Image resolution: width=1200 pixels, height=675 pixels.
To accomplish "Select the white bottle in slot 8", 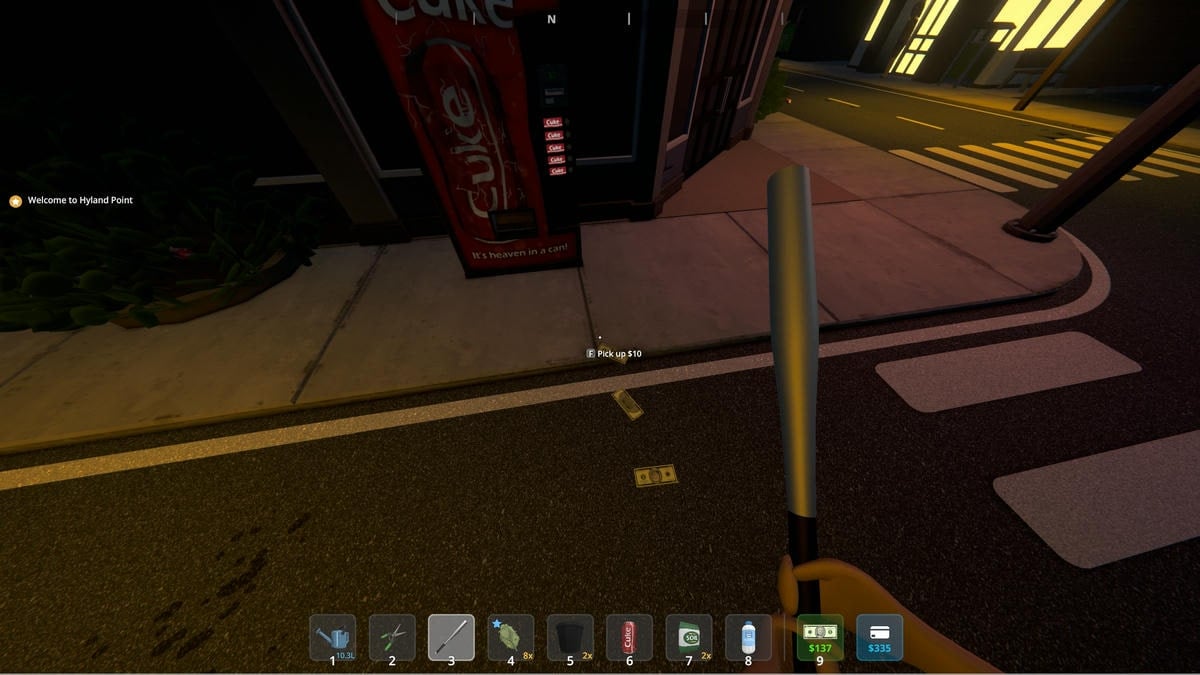I will tap(748, 637).
